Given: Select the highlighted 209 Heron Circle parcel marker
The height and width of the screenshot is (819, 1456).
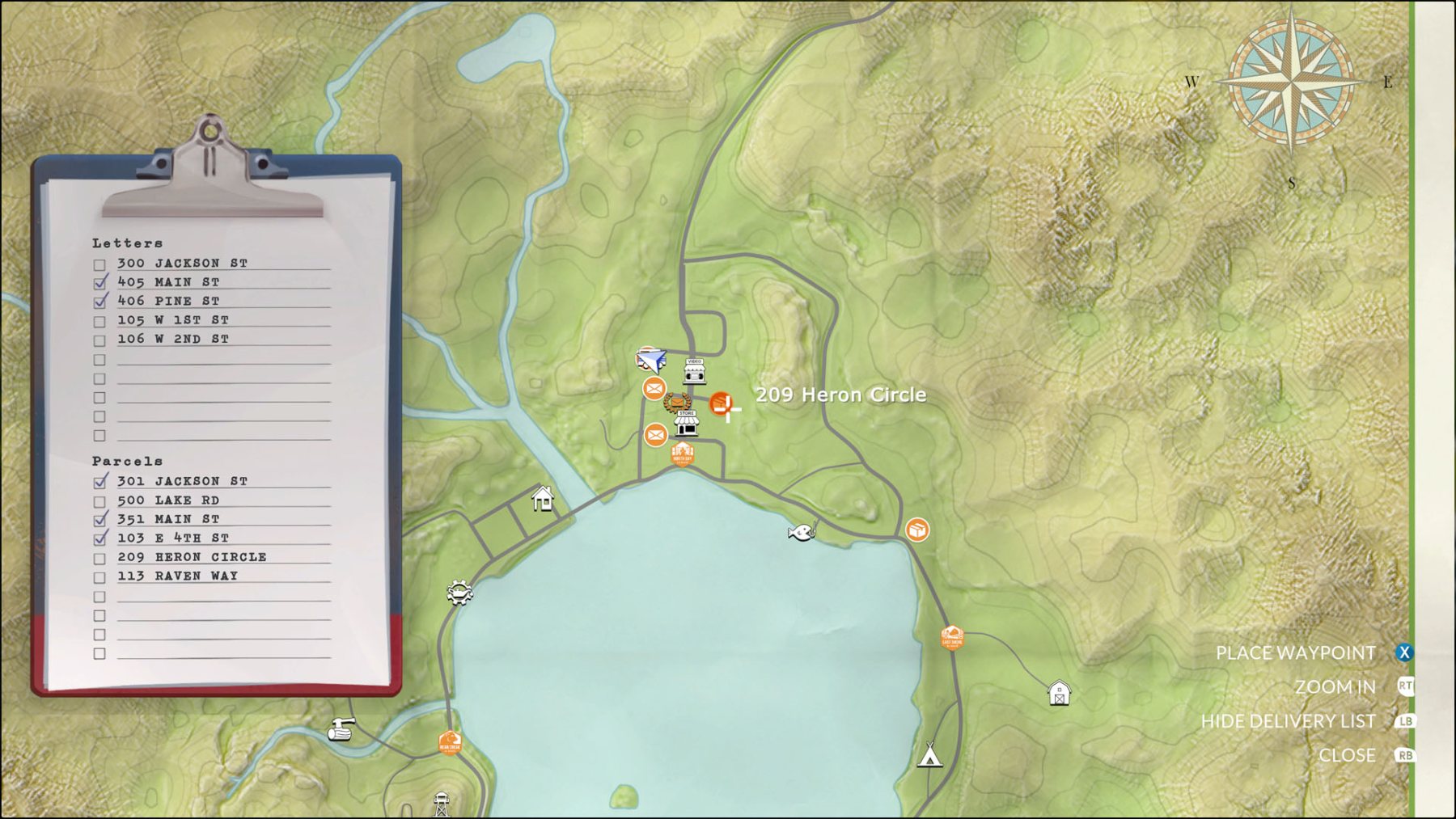Looking at the screenshot, I should pyautogui.click(x=720, y=403).
